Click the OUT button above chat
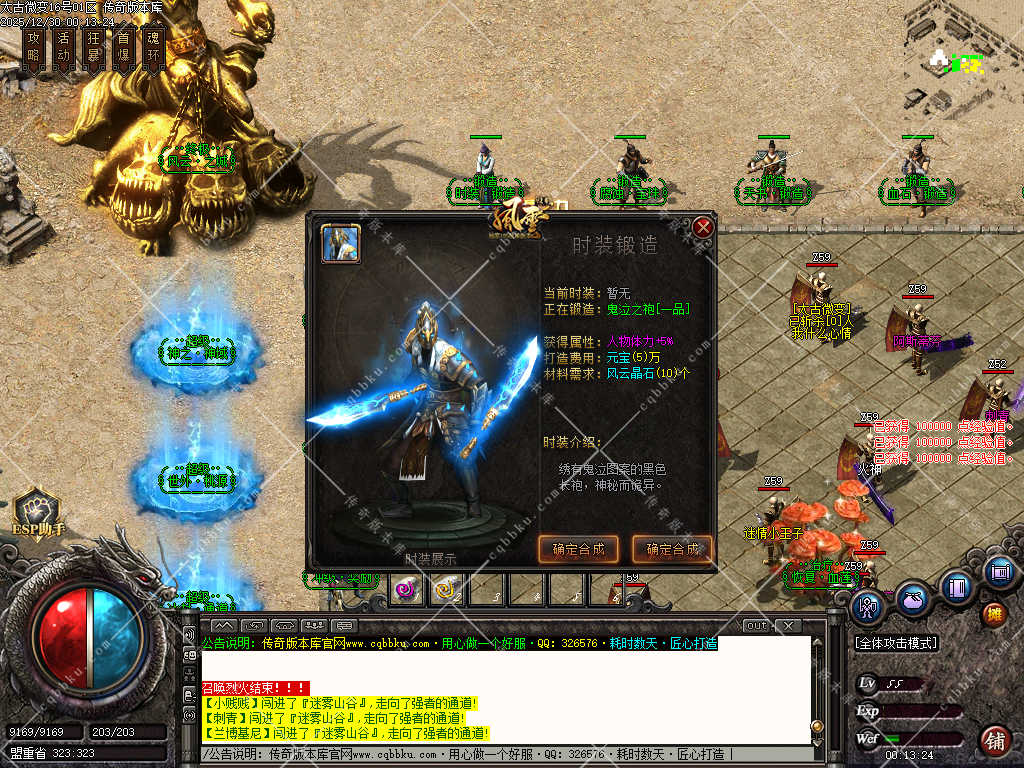The height and width of the screenshot is (768, 1024). pos(757,626)
